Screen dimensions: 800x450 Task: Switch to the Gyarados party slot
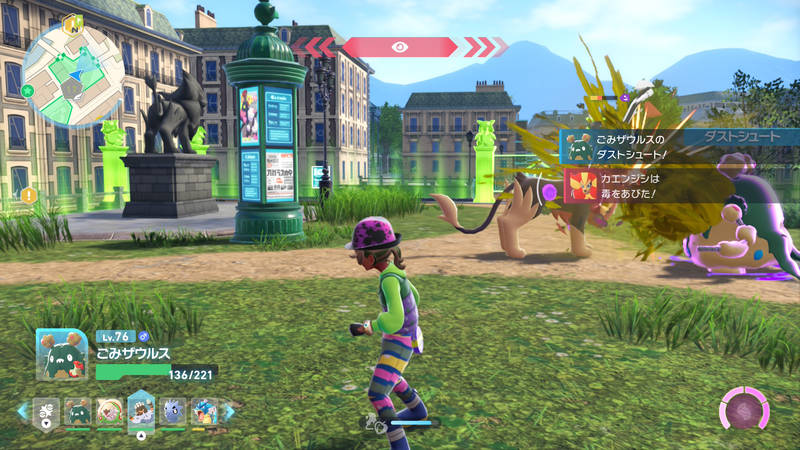click(204, 411)
